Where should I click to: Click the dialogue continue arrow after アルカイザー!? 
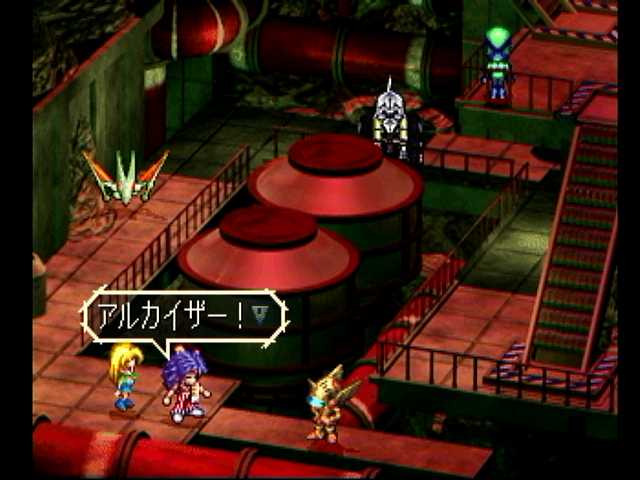pyautogui.click(x=260, y=316)
